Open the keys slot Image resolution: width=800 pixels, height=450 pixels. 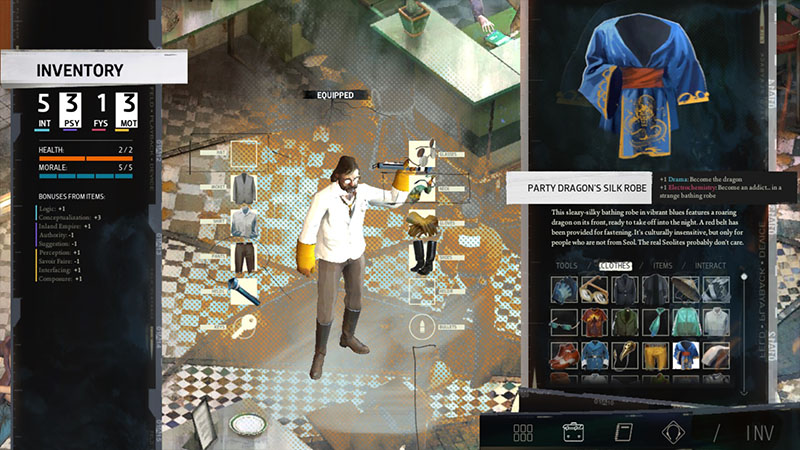246,327
